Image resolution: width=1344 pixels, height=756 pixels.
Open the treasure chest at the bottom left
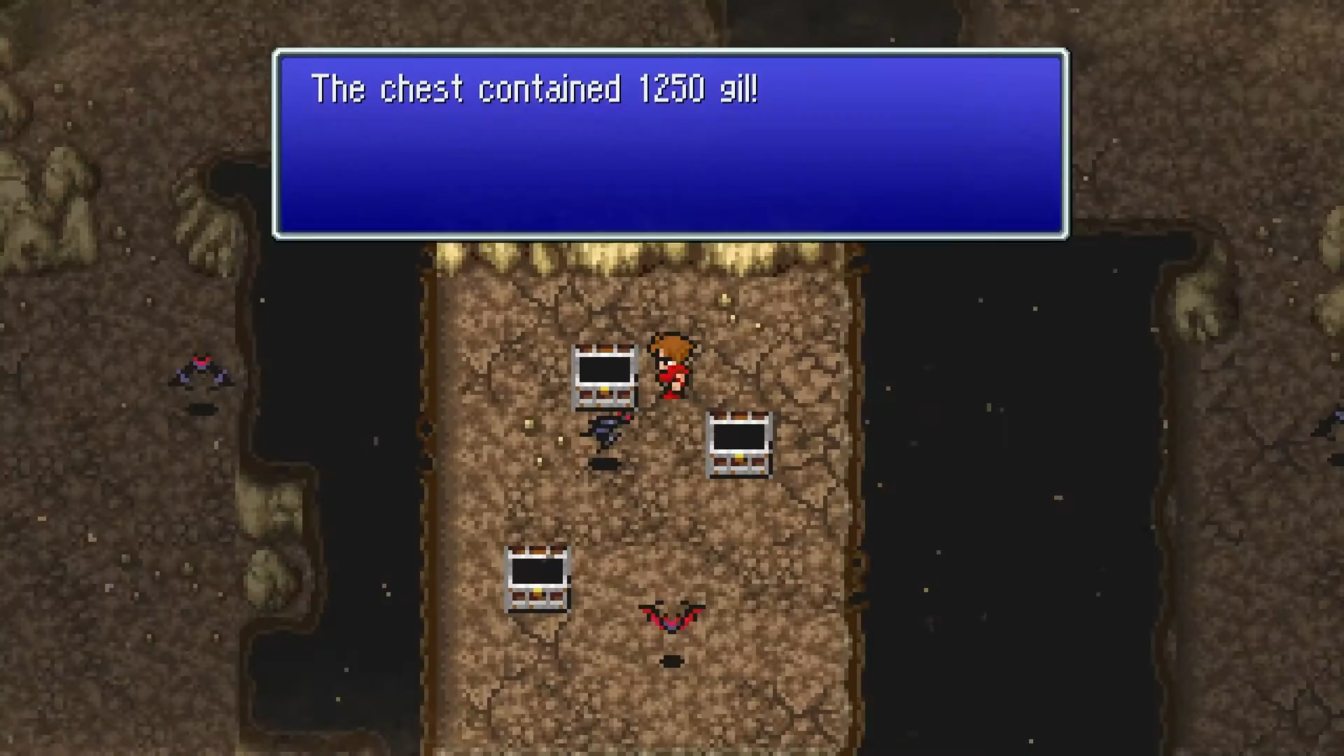tap(537, 578)
